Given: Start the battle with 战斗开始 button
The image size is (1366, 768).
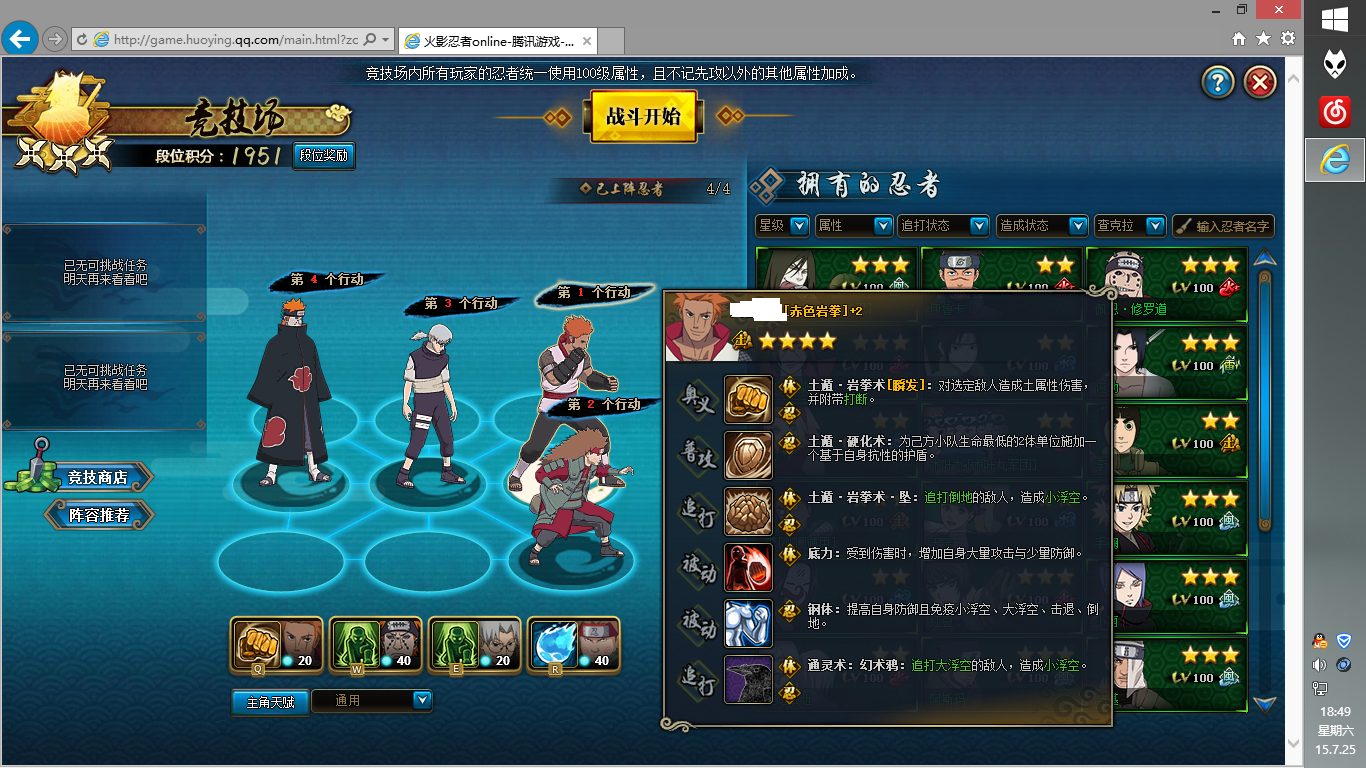Looking at the screenshot, I should (643, 116).
